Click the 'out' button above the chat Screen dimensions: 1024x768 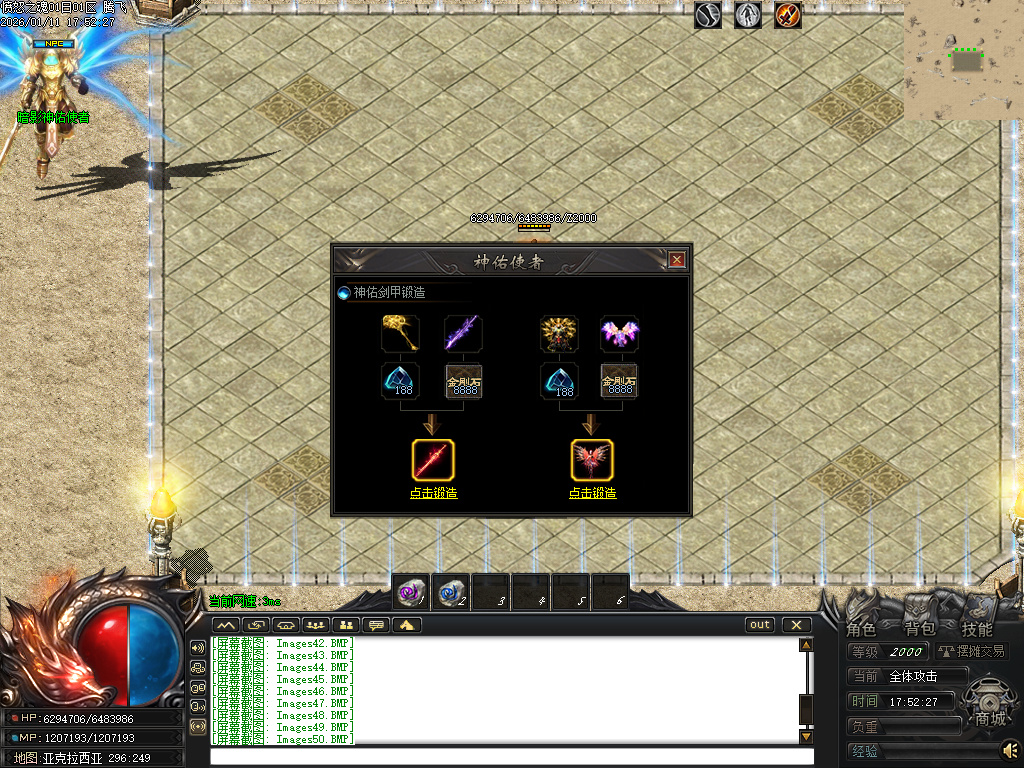tap(760, 625)
